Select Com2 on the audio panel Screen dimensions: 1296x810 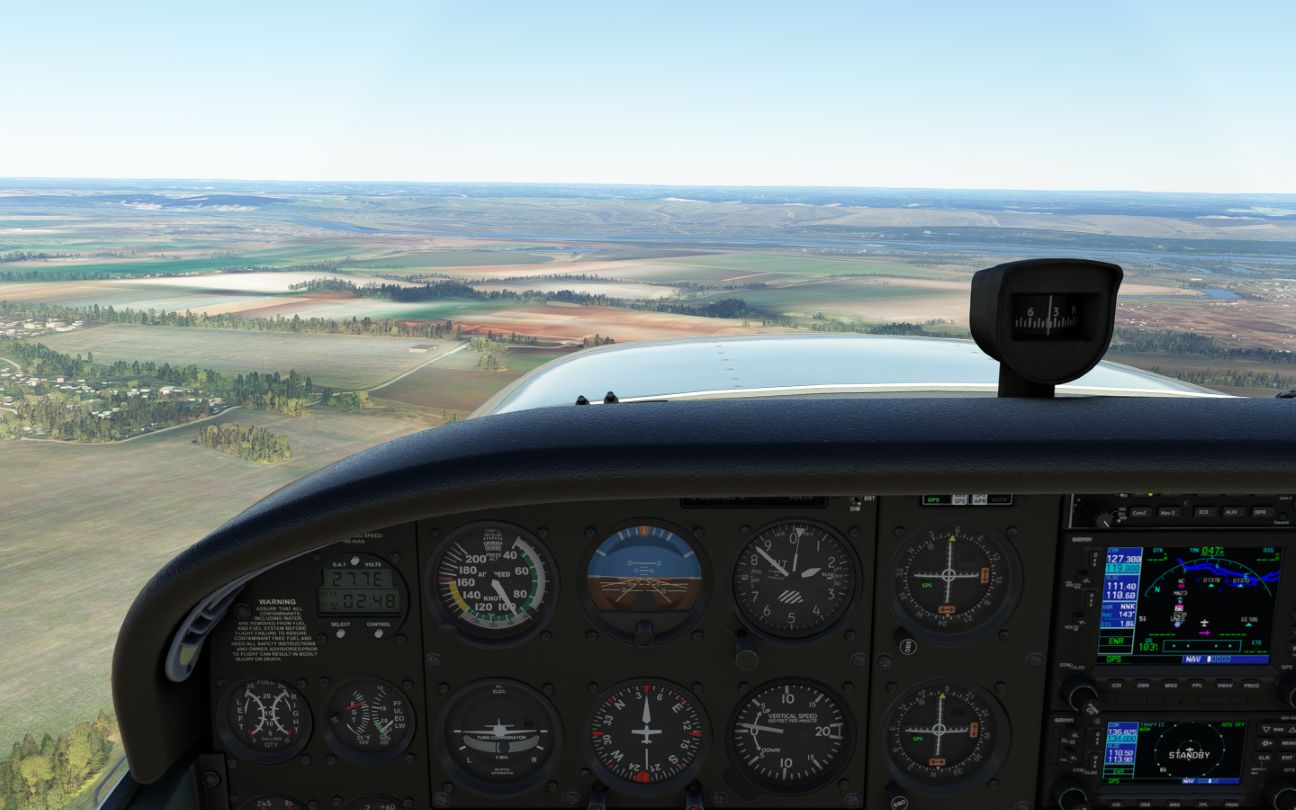pyautogui.click(x=1139, y=513)
